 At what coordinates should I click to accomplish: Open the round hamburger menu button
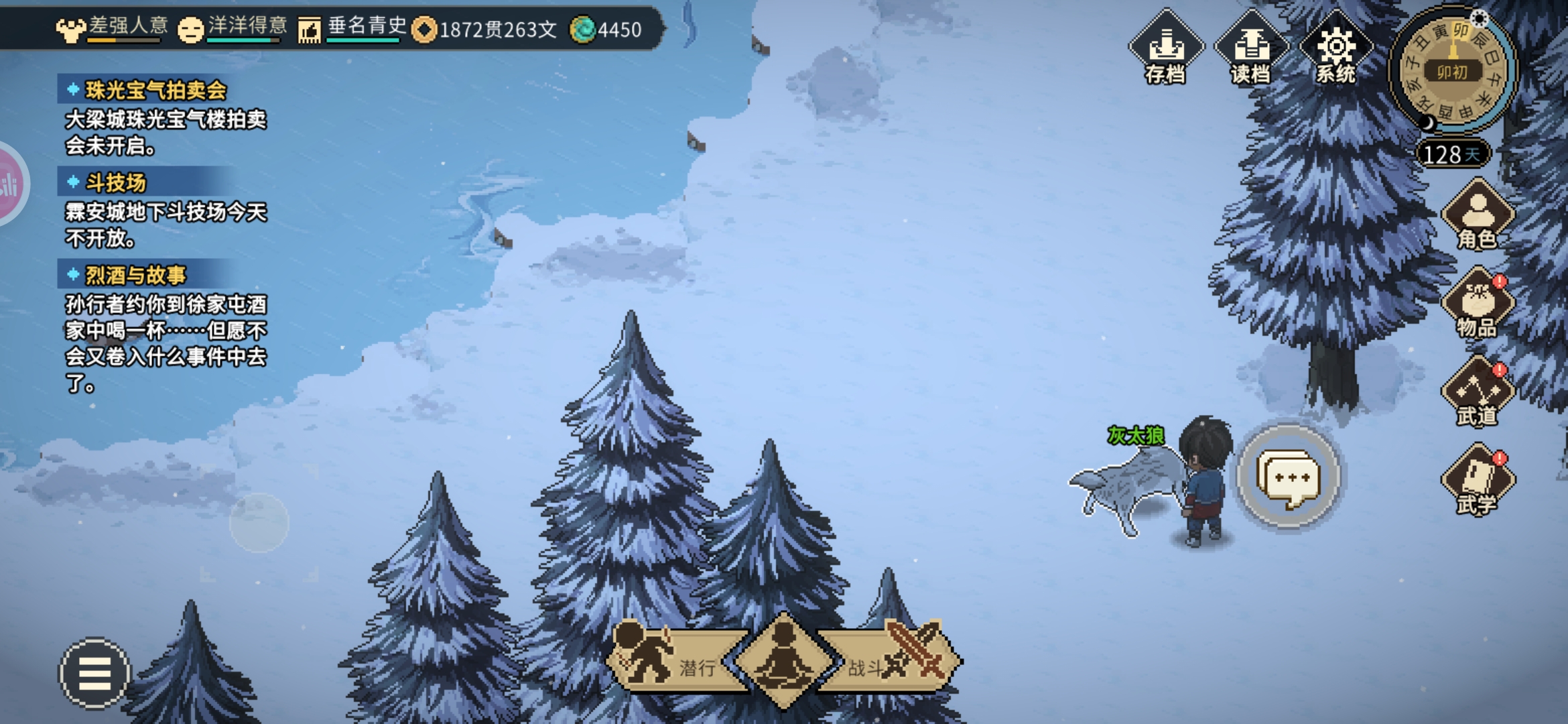coord(94,673)
